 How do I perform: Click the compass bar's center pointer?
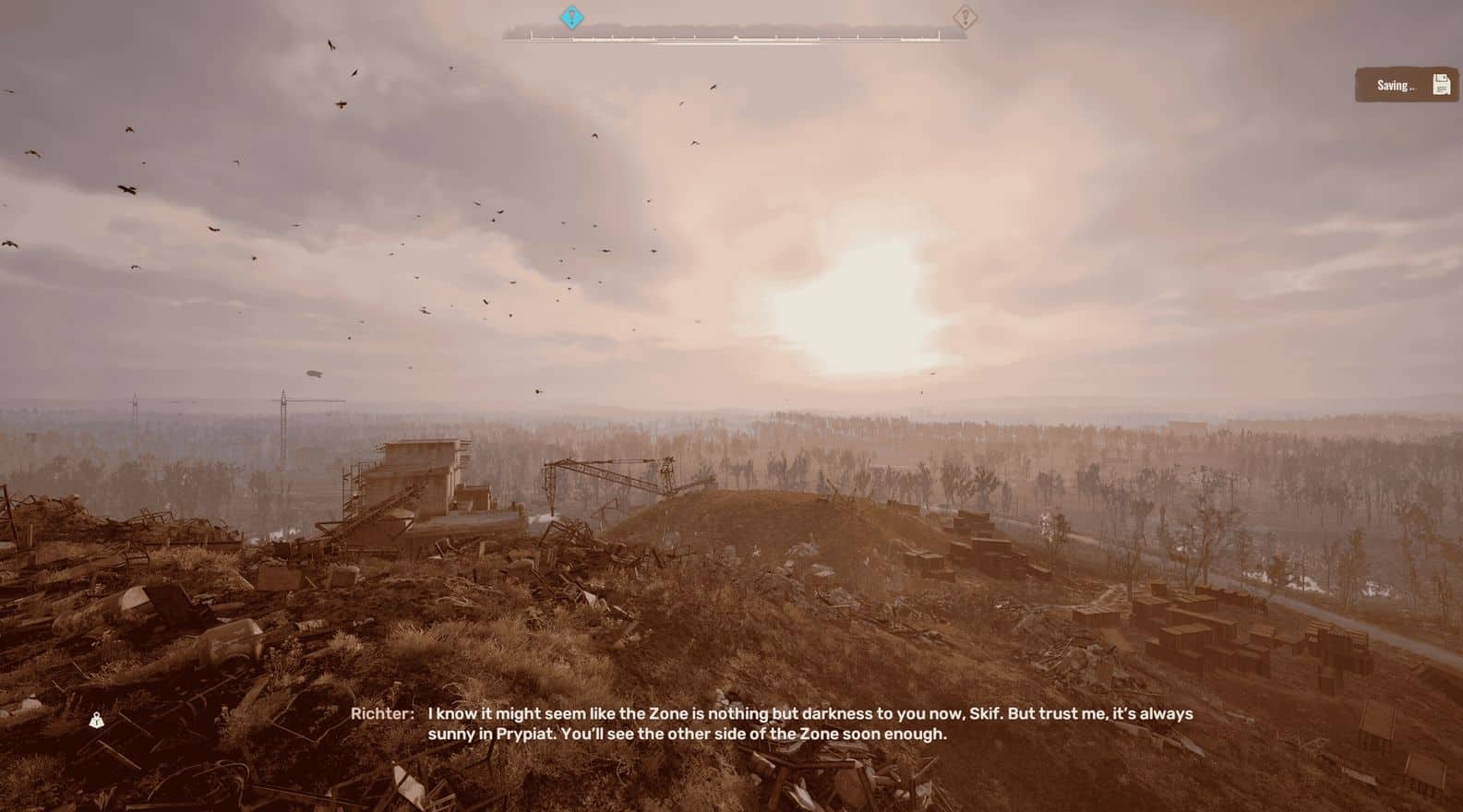pos(735,37)
